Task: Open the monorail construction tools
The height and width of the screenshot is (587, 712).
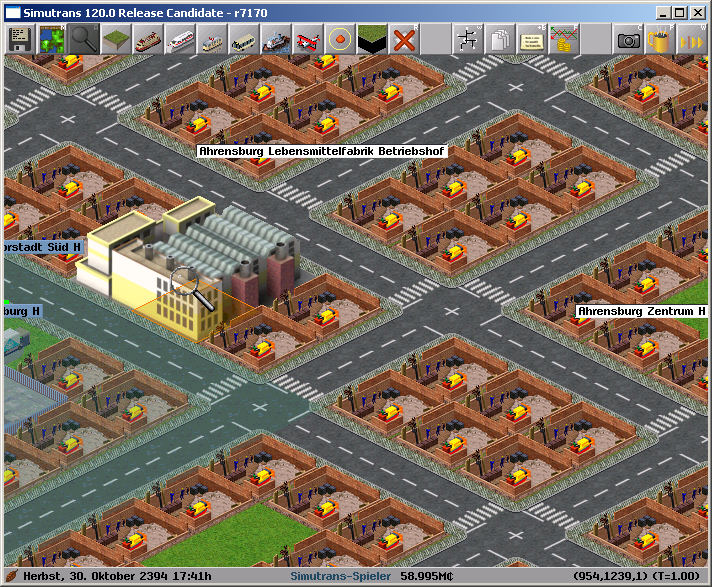Action: (178, 40)
